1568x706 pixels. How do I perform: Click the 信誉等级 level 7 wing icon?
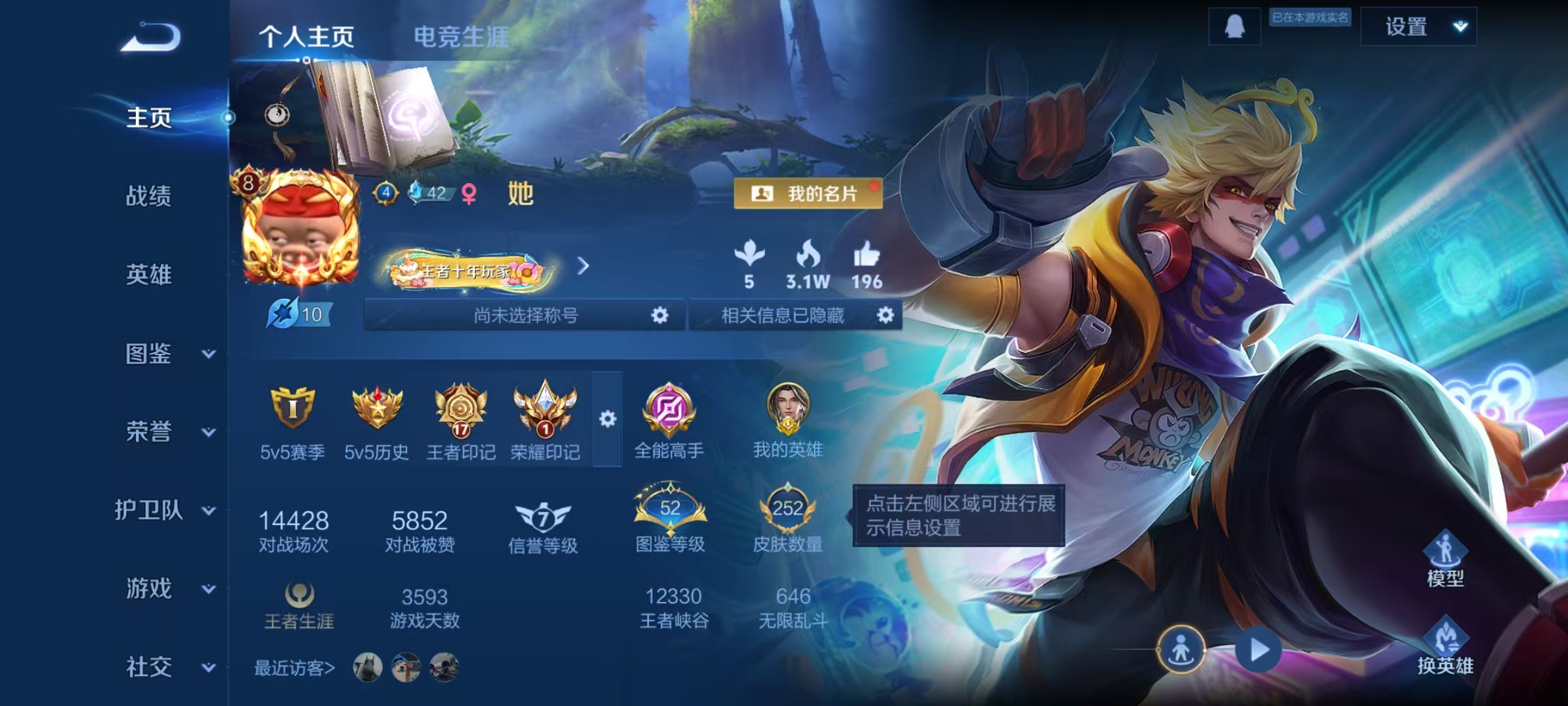point(540,516)
